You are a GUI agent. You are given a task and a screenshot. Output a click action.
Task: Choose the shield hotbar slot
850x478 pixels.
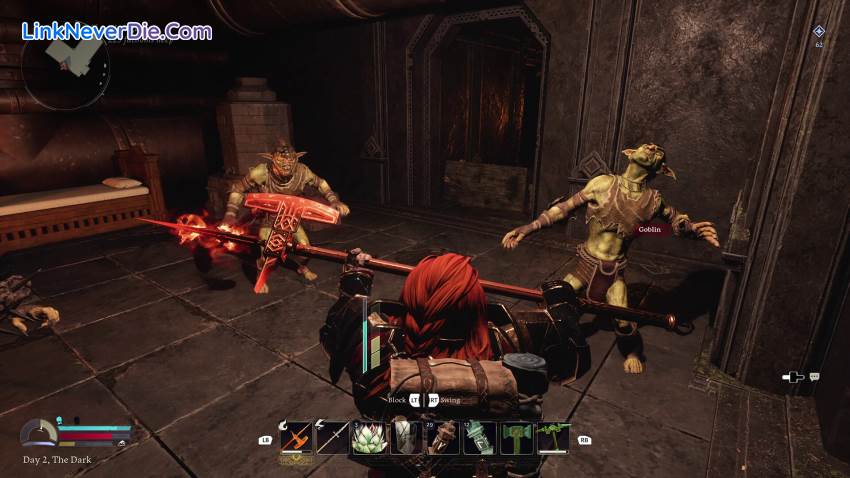tap(406, 438)
